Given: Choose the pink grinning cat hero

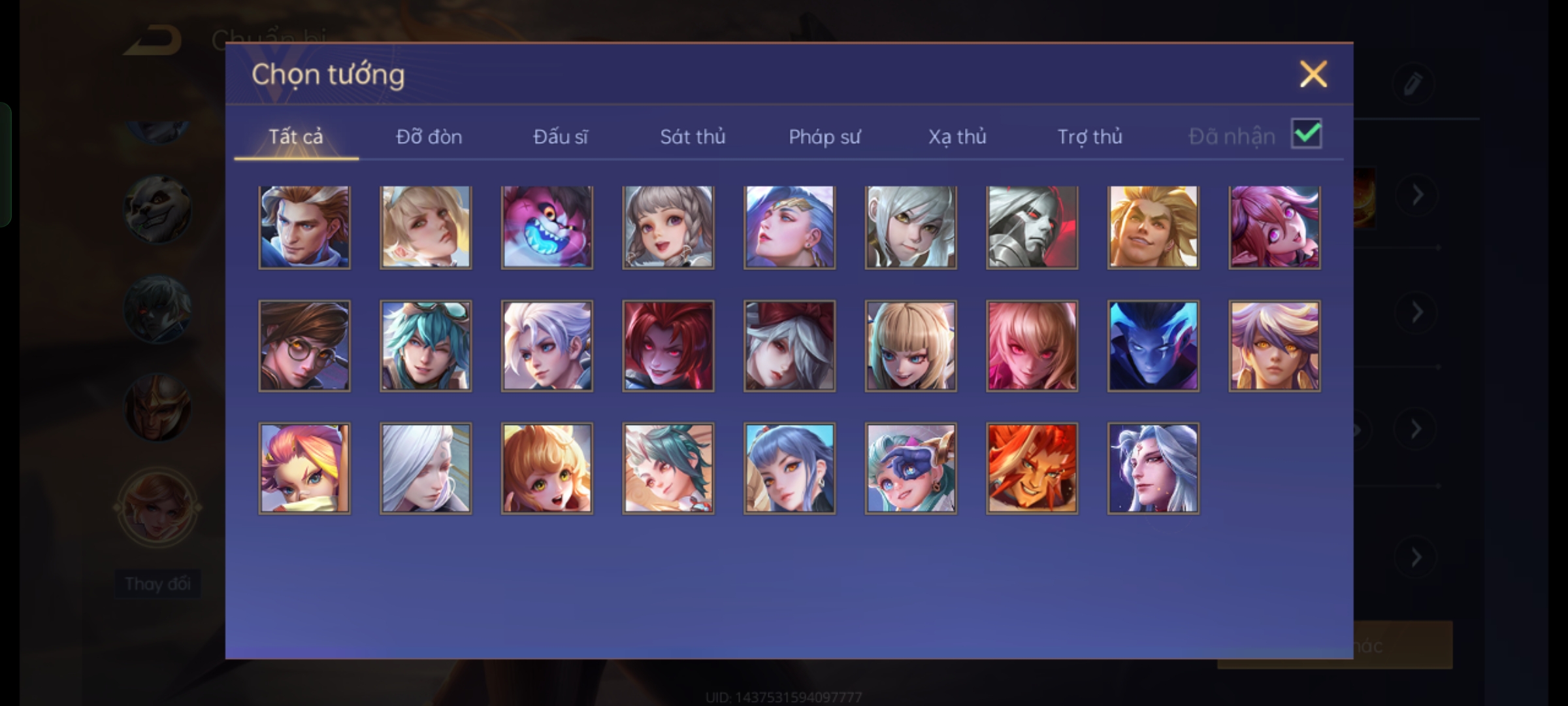Looking at the screenshot, I should [x=547, y=227].
